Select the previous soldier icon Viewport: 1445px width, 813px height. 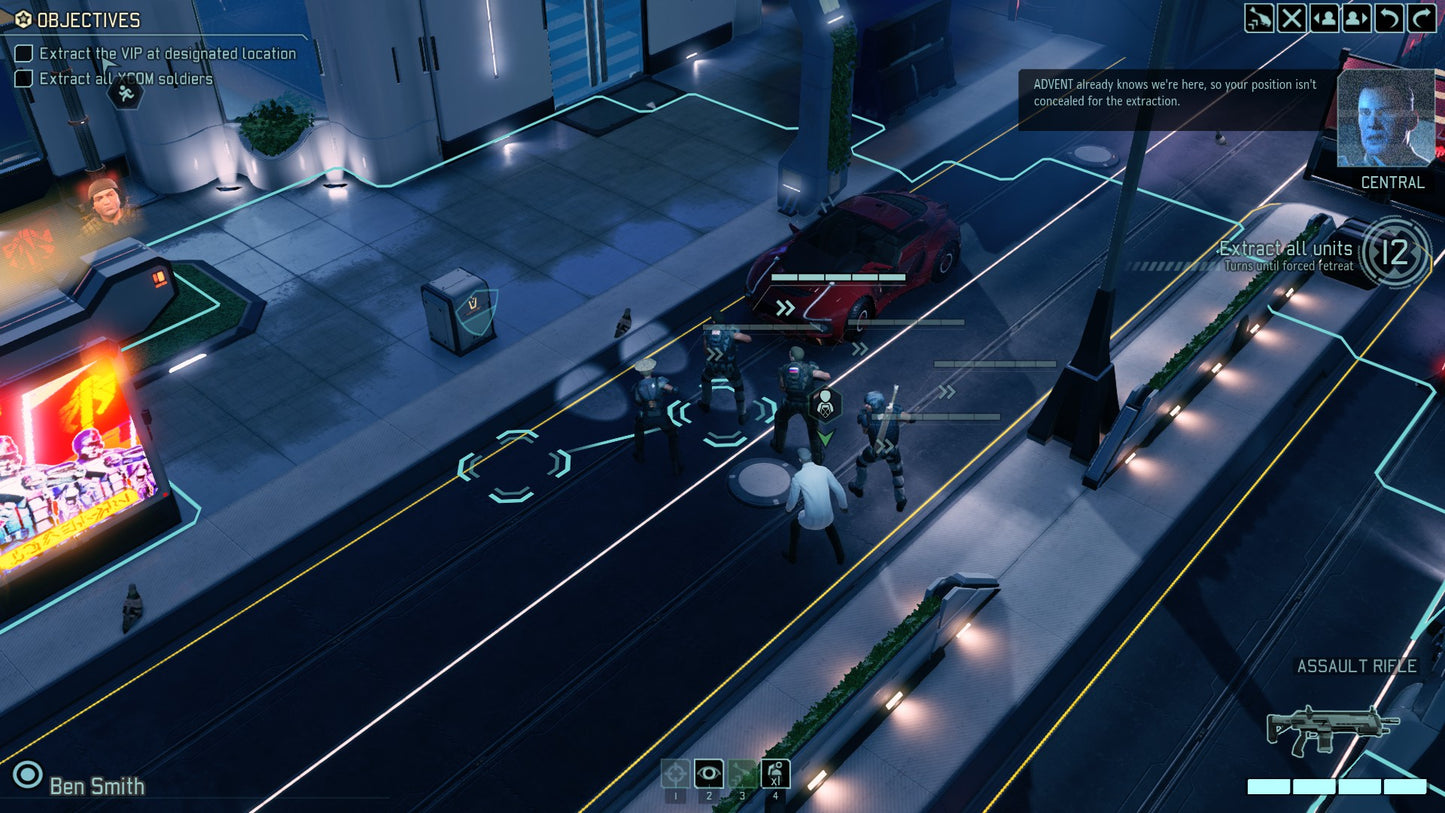pos(1323,18)
